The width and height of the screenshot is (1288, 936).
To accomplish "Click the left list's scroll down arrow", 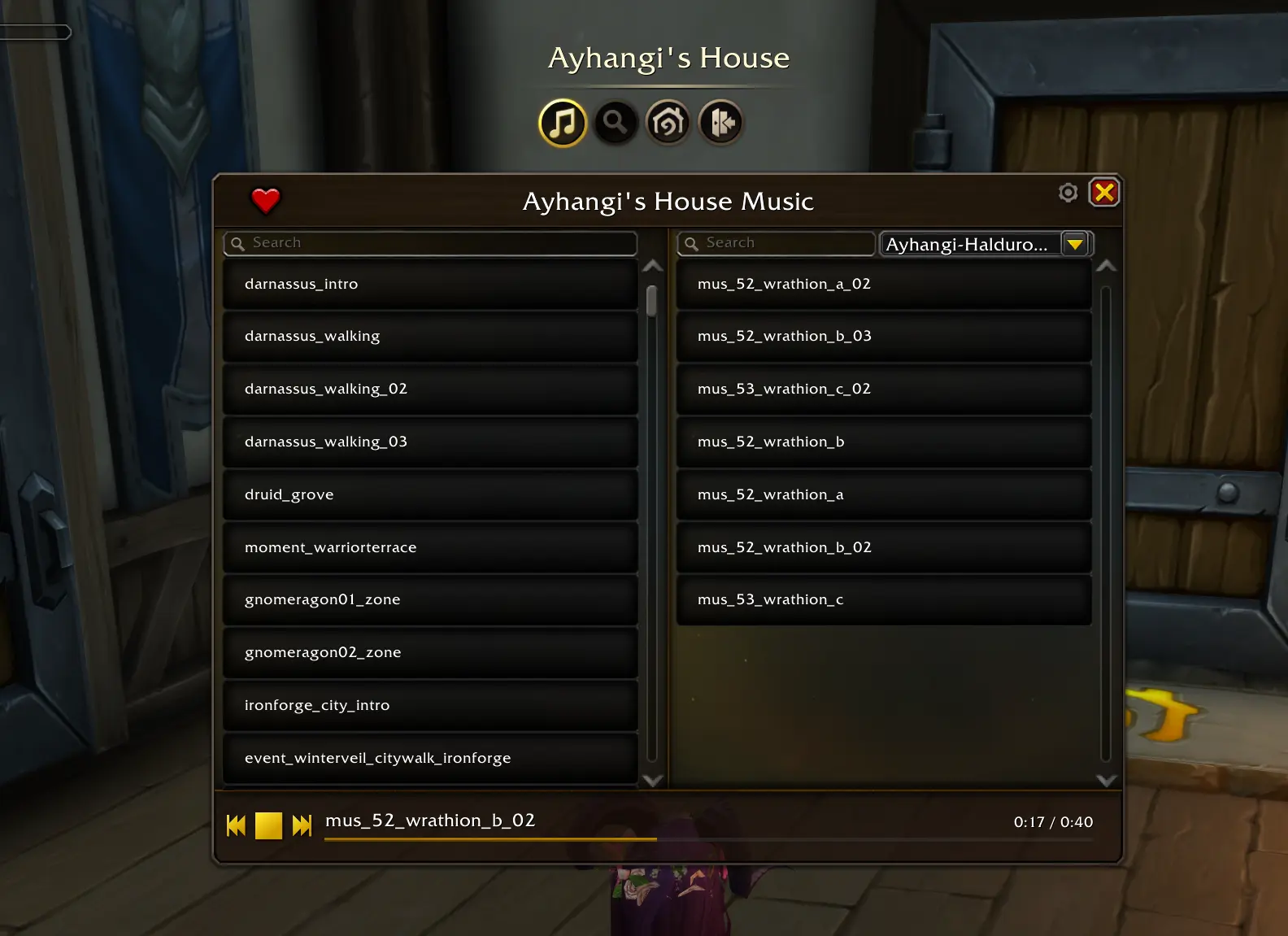I will click(x=652, y=781).
